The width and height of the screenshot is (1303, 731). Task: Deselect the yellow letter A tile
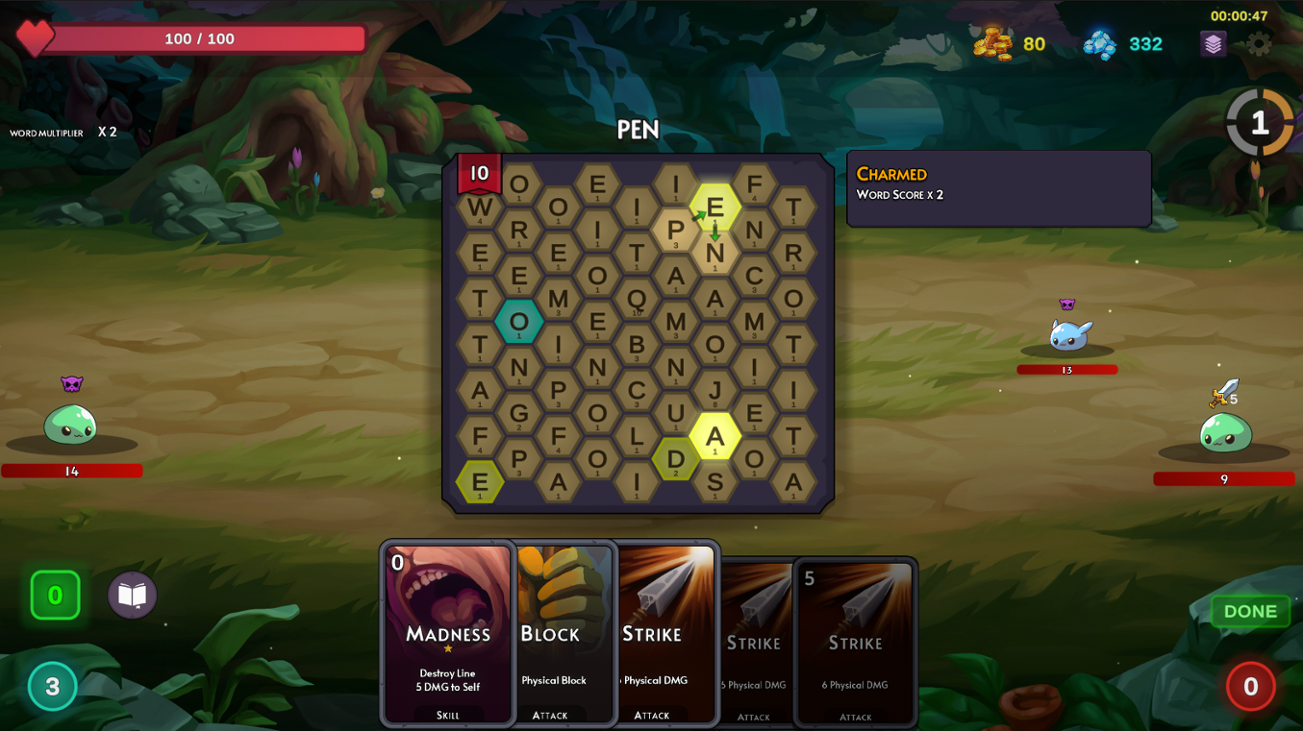[x=716, y=436]
